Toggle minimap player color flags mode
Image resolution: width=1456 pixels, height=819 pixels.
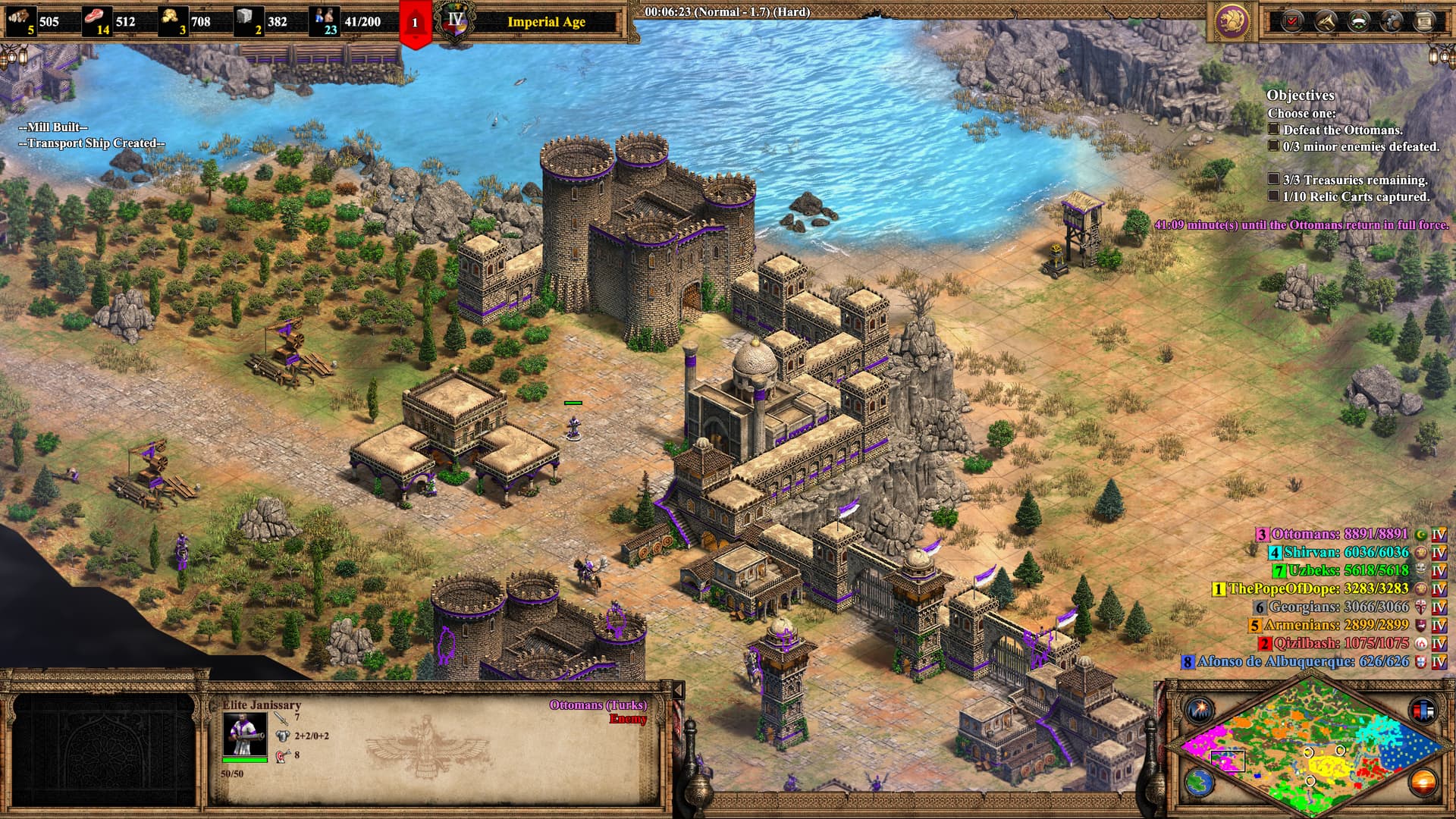click(x=1423, y=711)
